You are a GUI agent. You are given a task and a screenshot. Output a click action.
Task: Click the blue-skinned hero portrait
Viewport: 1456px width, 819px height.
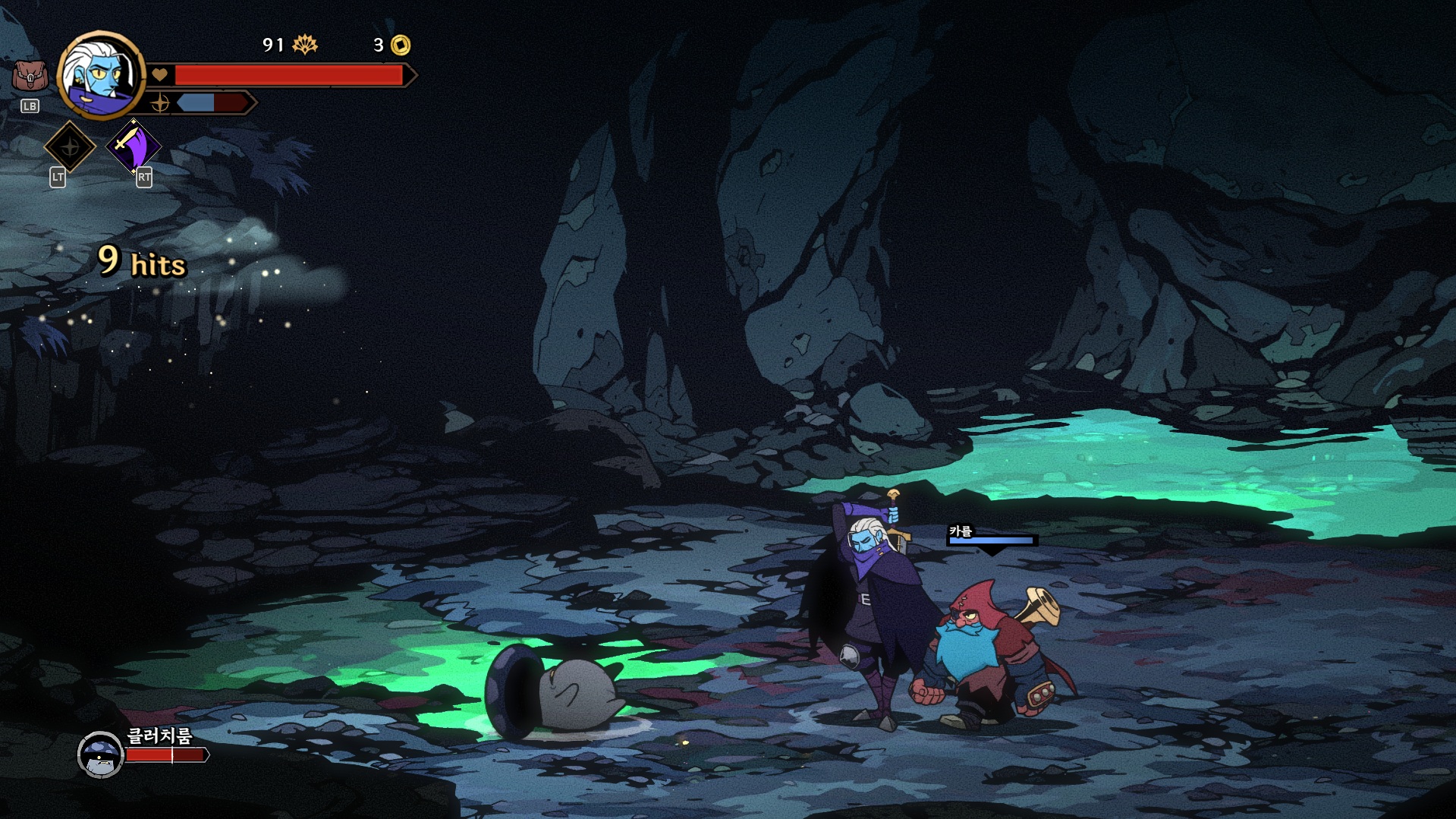point(101,75)
